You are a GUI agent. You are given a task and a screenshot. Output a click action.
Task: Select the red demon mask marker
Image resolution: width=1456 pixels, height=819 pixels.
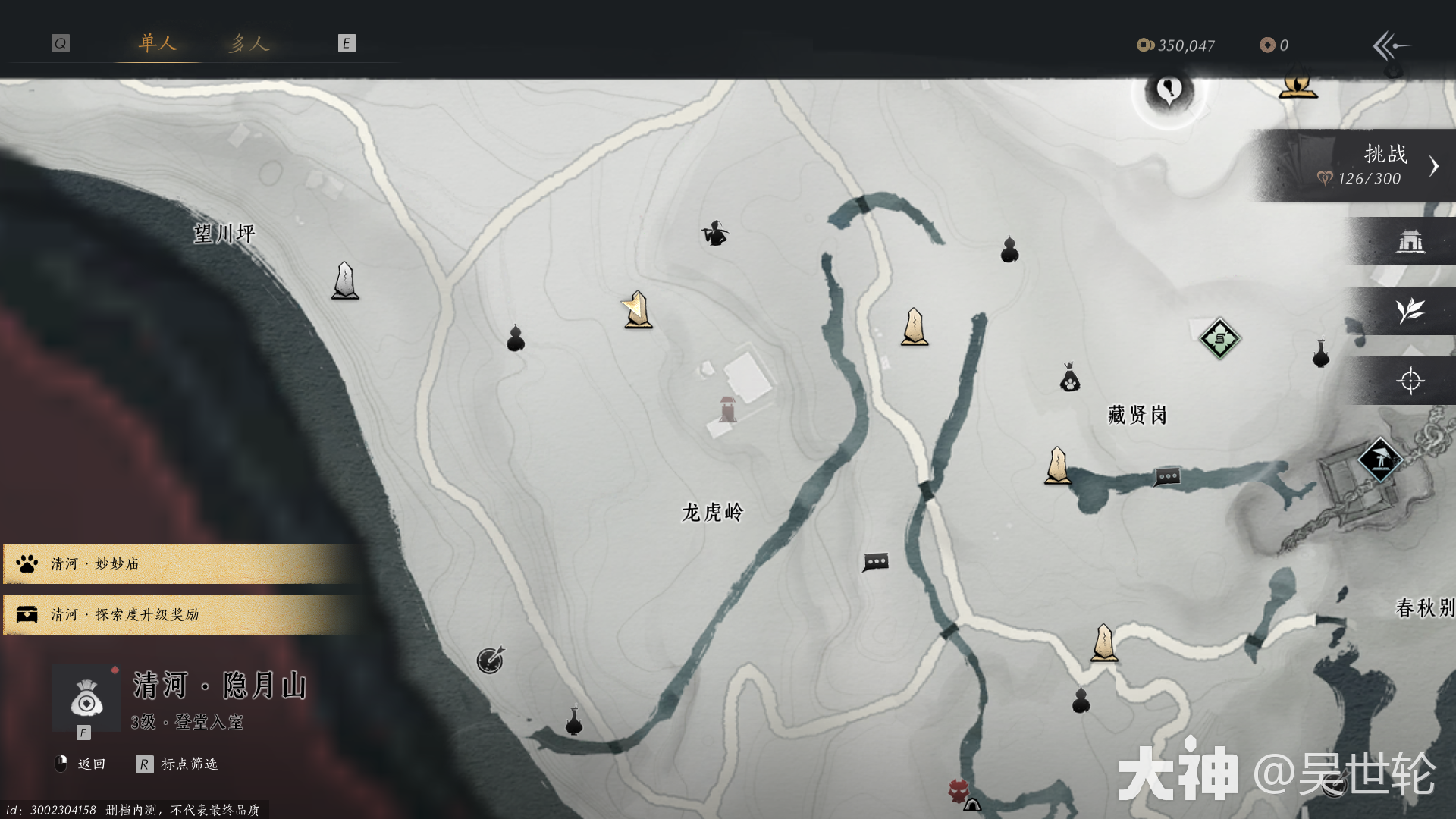[x=959, y=790]
